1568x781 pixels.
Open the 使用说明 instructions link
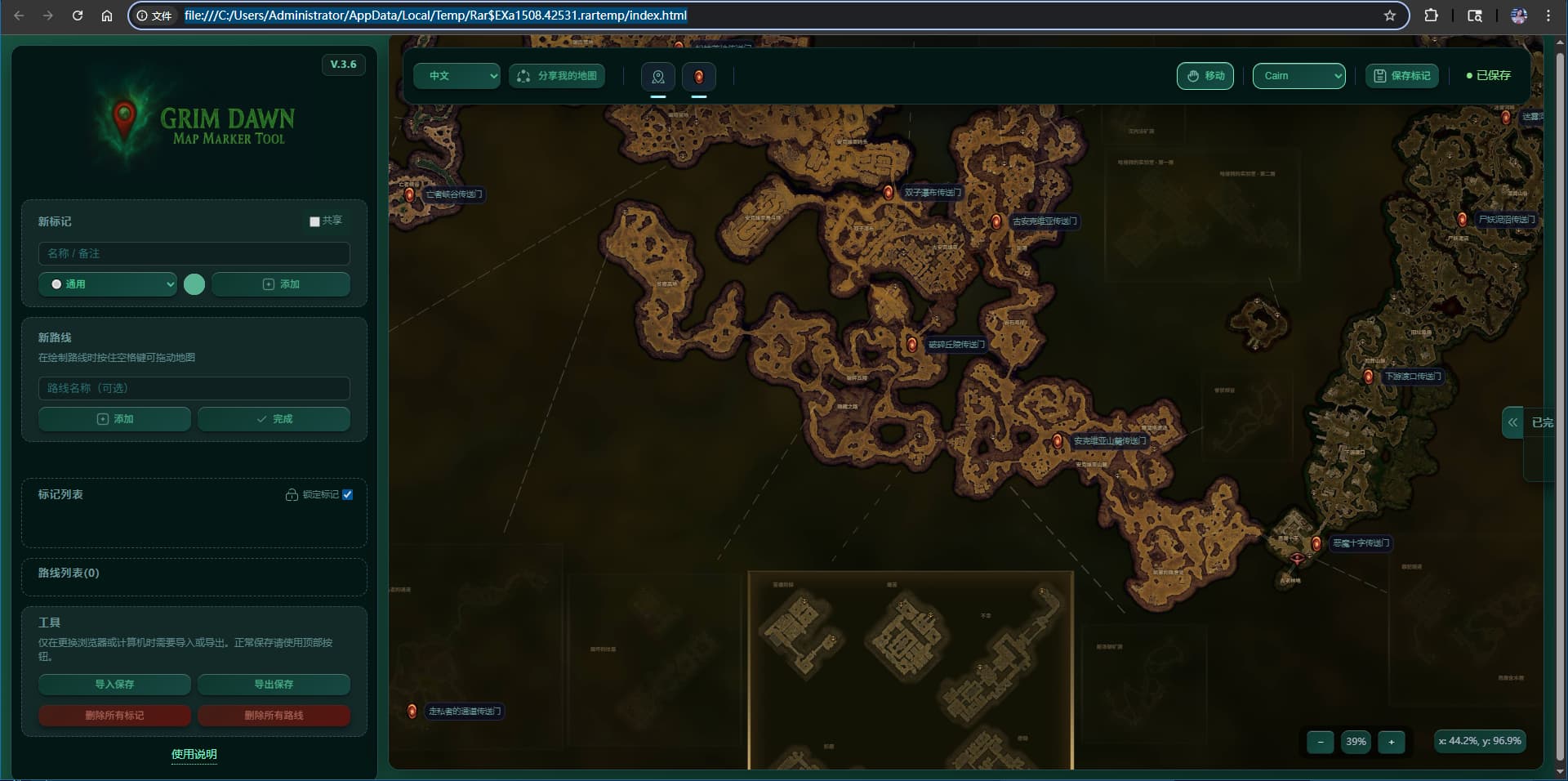pyautogui.click(x=194, y=754)
